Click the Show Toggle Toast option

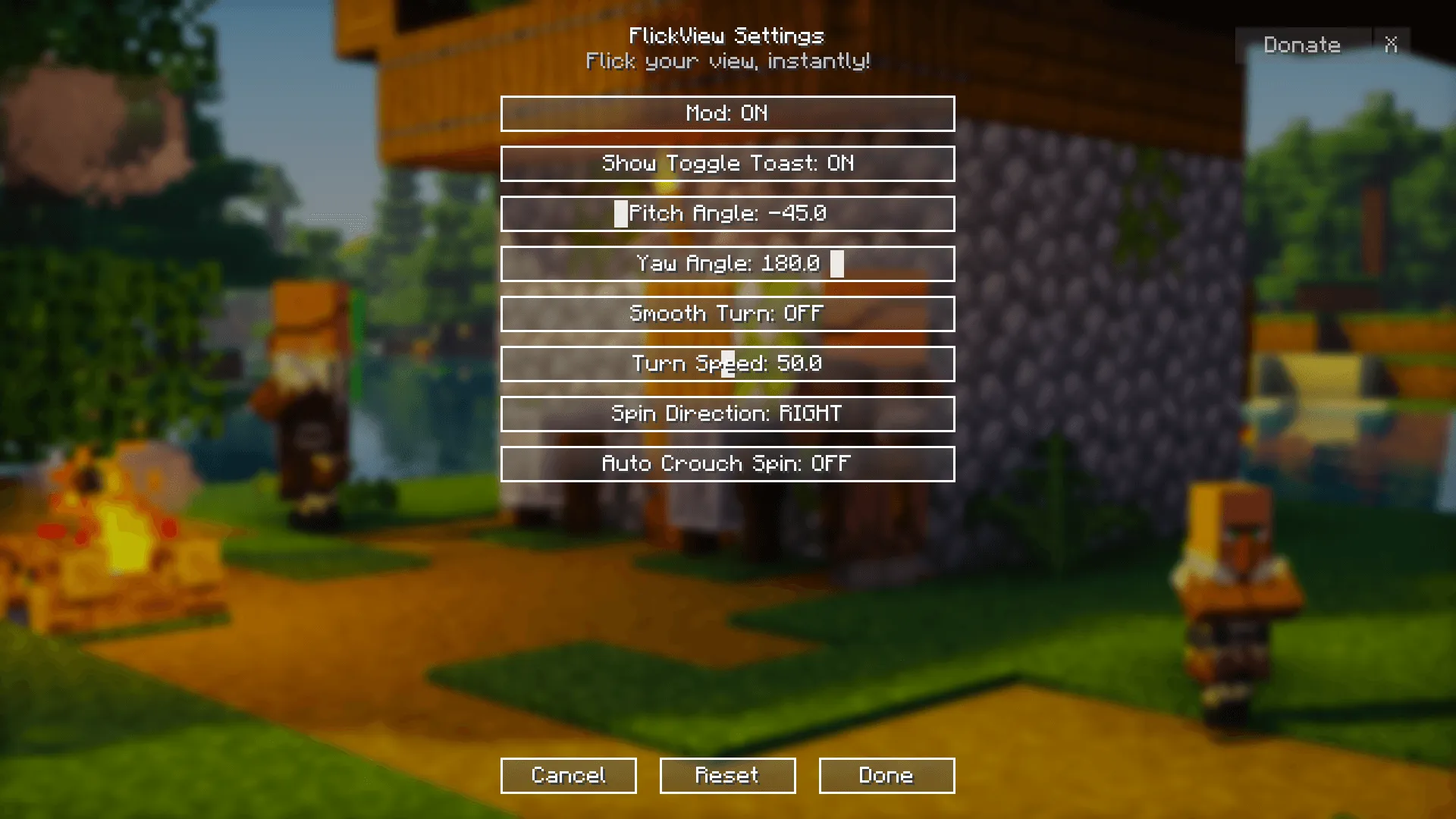(726, 164)
